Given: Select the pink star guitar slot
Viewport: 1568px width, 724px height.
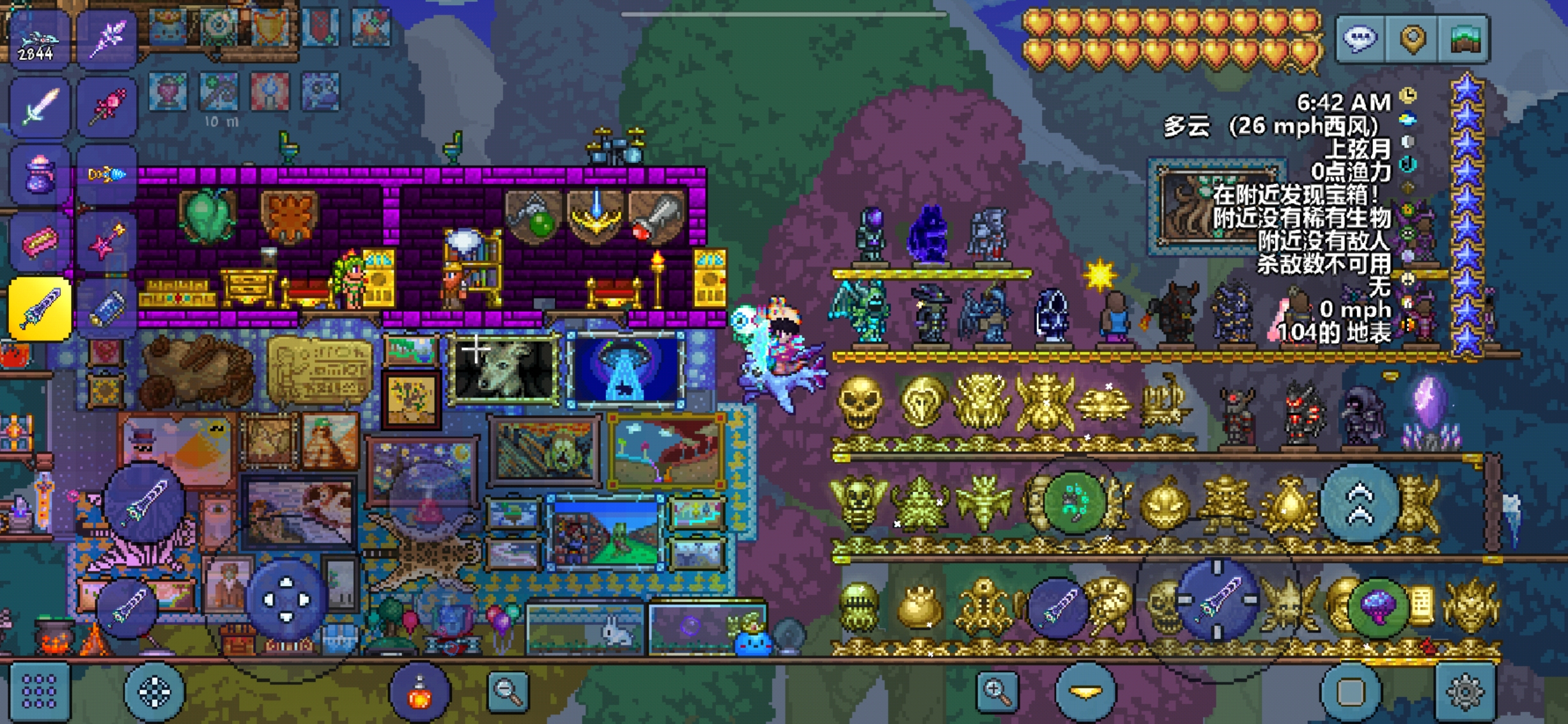Looking at the screenshot, I should tap(106, 242).
